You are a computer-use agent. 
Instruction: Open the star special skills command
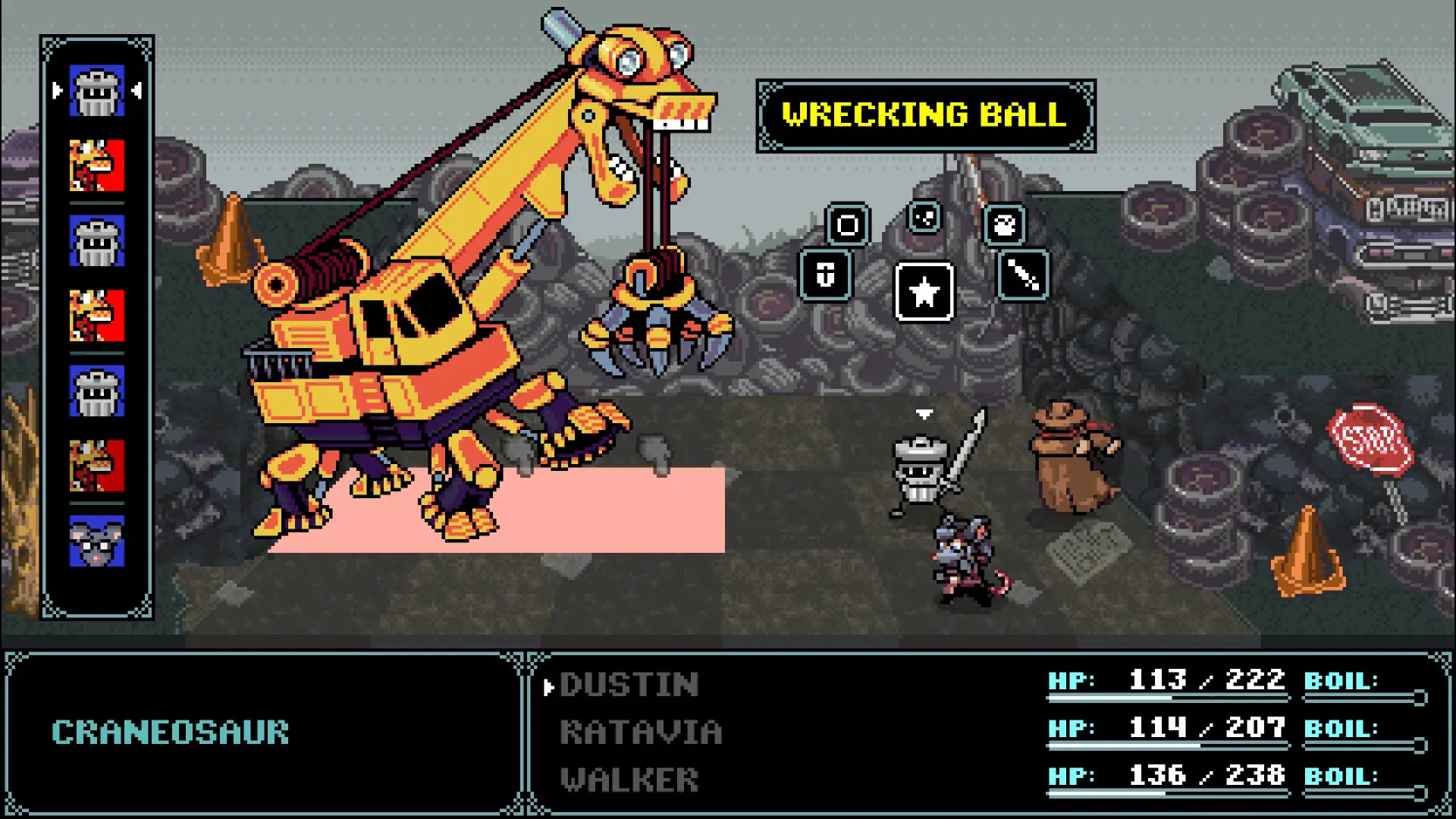(x=924, y=293)
